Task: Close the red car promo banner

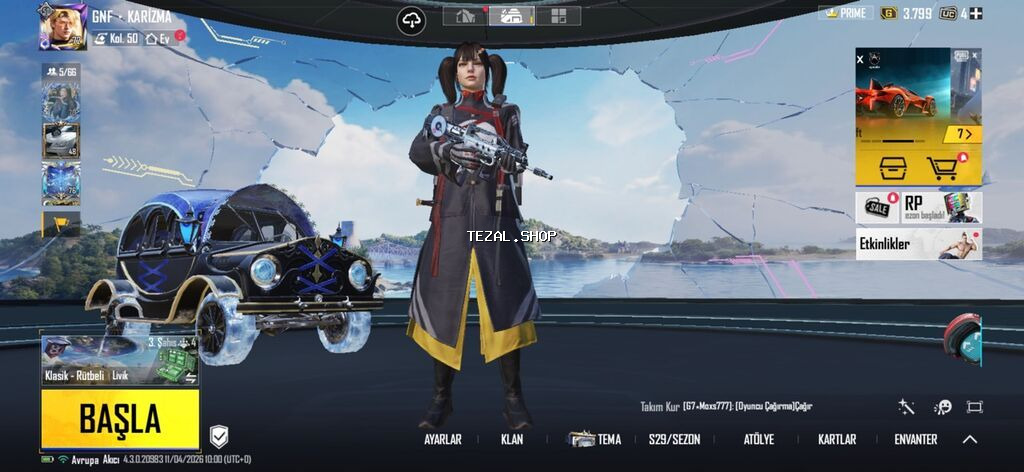Action: [860, 60]
